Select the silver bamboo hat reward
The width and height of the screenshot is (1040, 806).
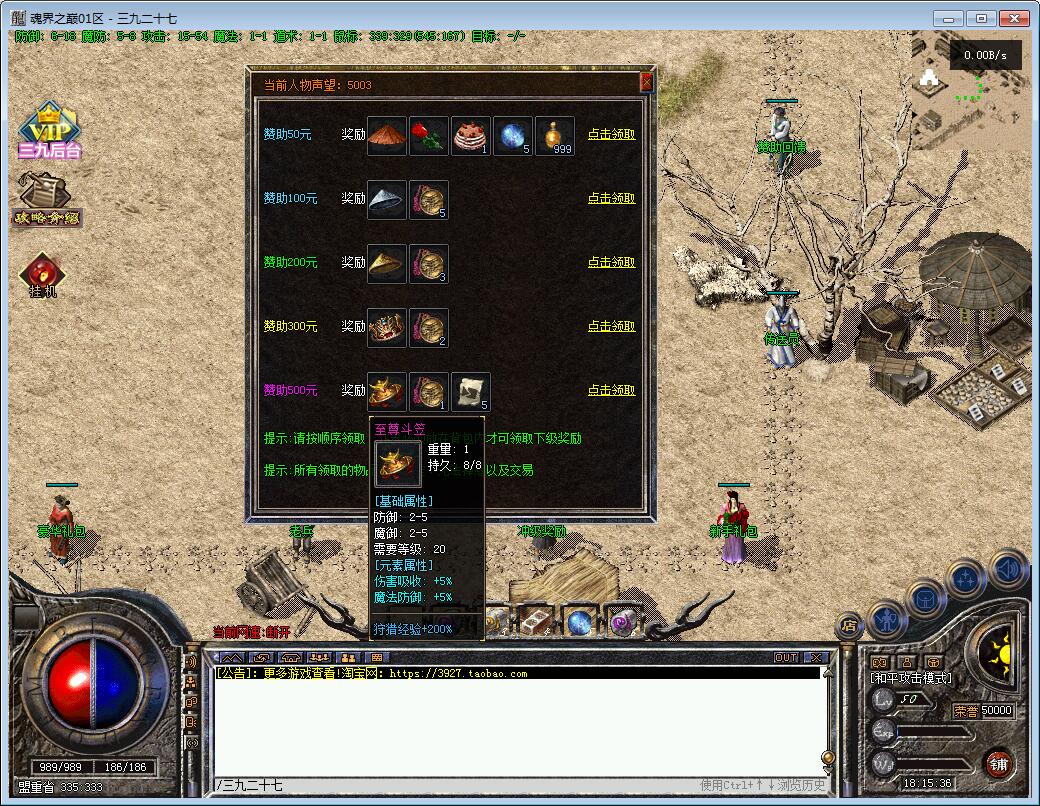click(x=387, y=200)
